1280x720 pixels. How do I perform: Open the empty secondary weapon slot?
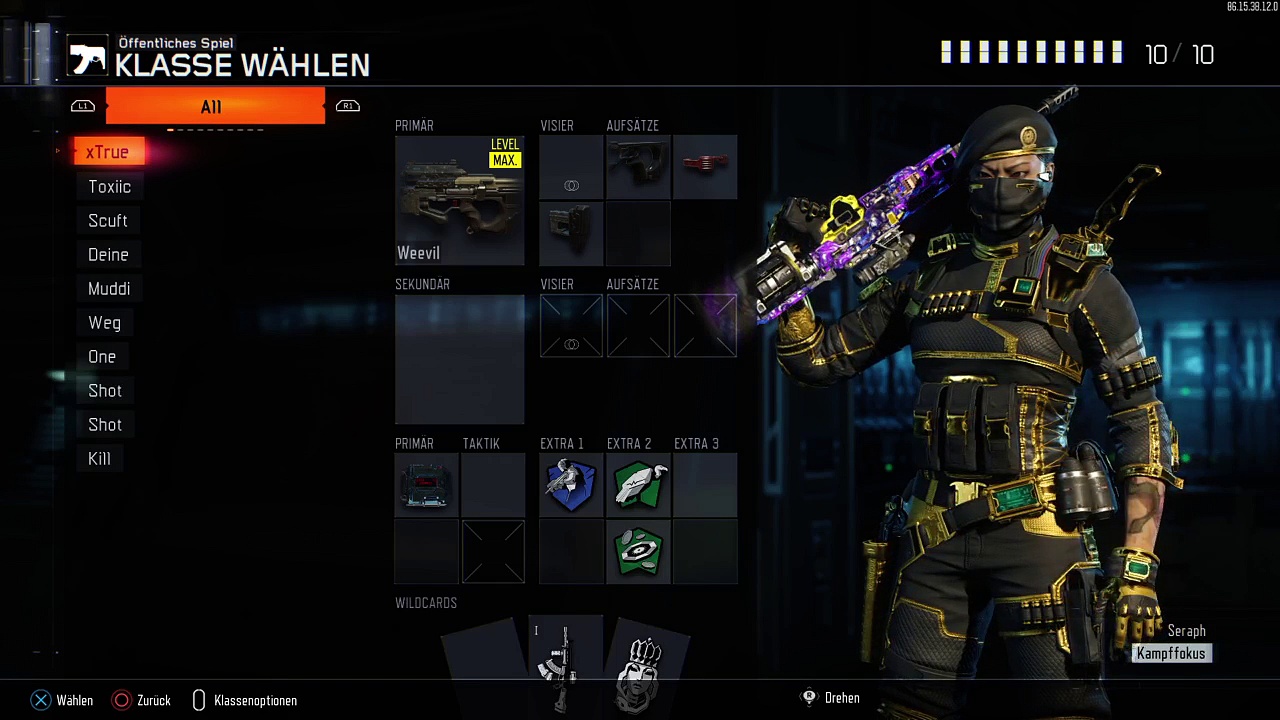[459, 359]
